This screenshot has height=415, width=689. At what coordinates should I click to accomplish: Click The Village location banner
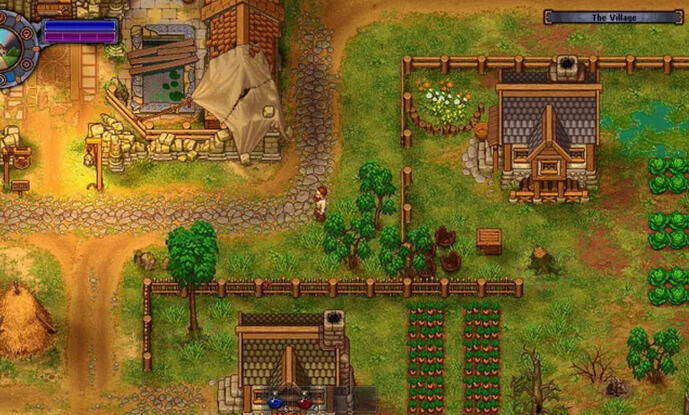coord(613,17)
